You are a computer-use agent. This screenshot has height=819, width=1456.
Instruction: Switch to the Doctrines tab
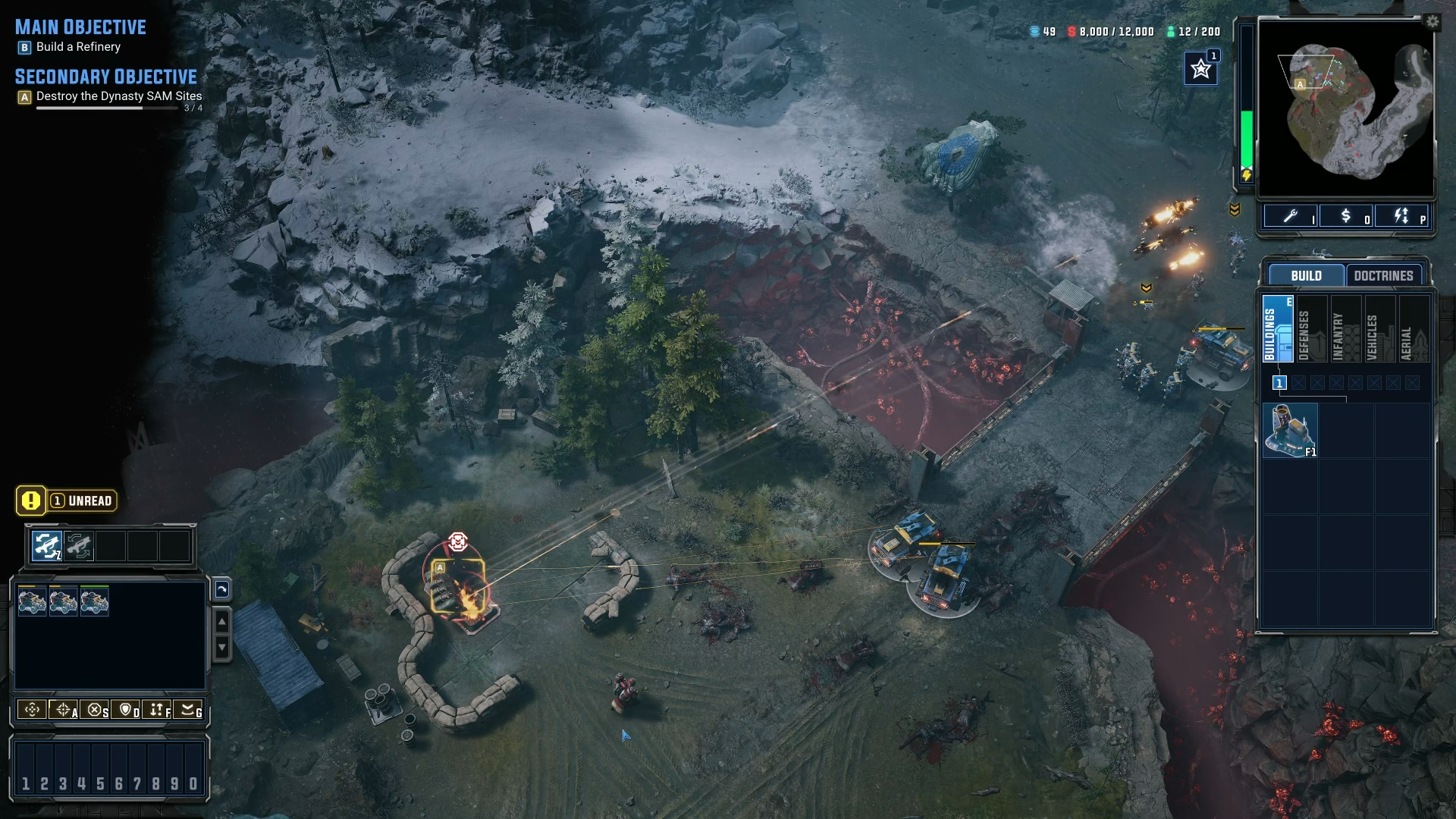point(1383,275)
